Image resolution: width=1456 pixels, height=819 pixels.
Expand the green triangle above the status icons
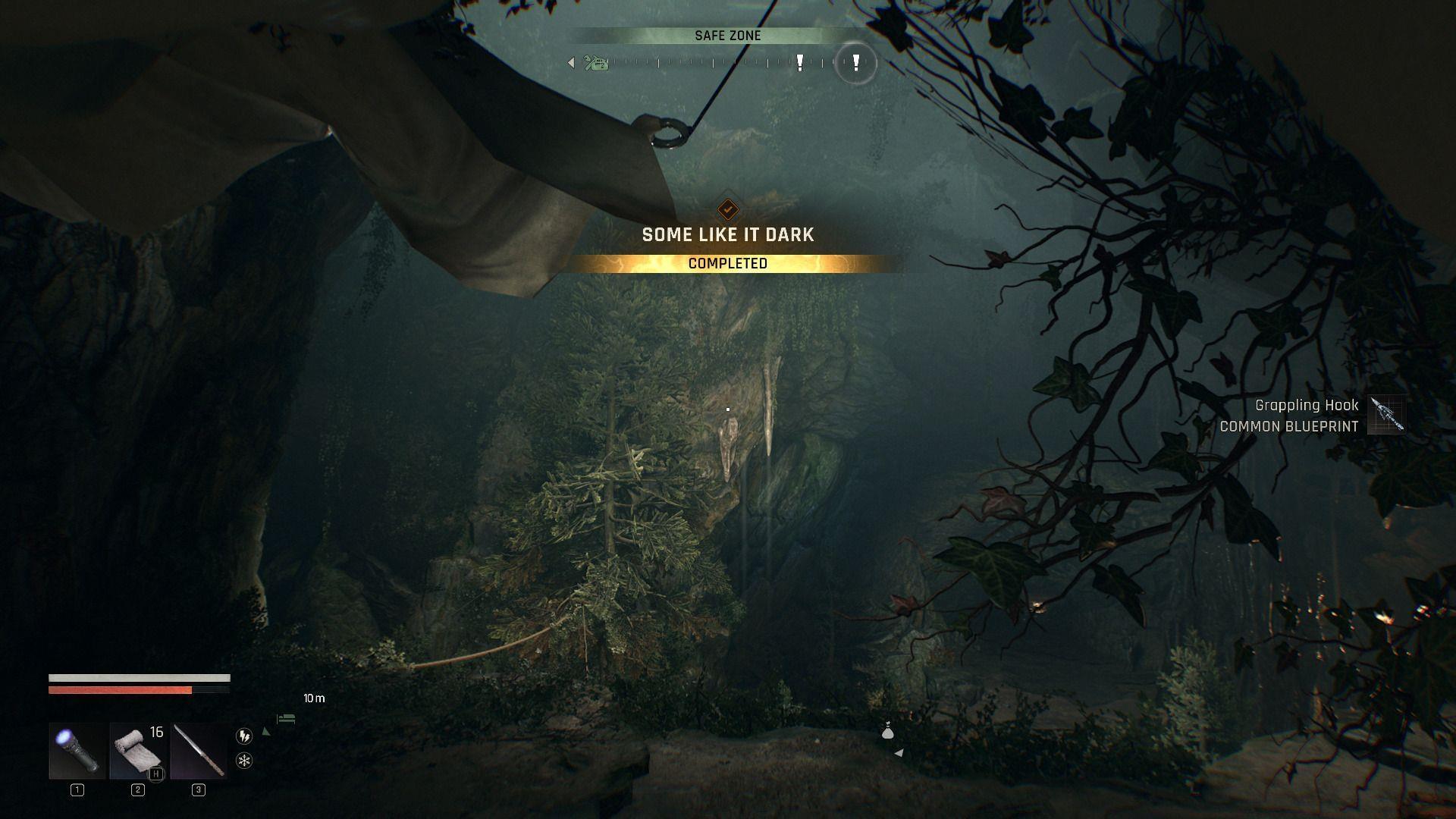267,731
